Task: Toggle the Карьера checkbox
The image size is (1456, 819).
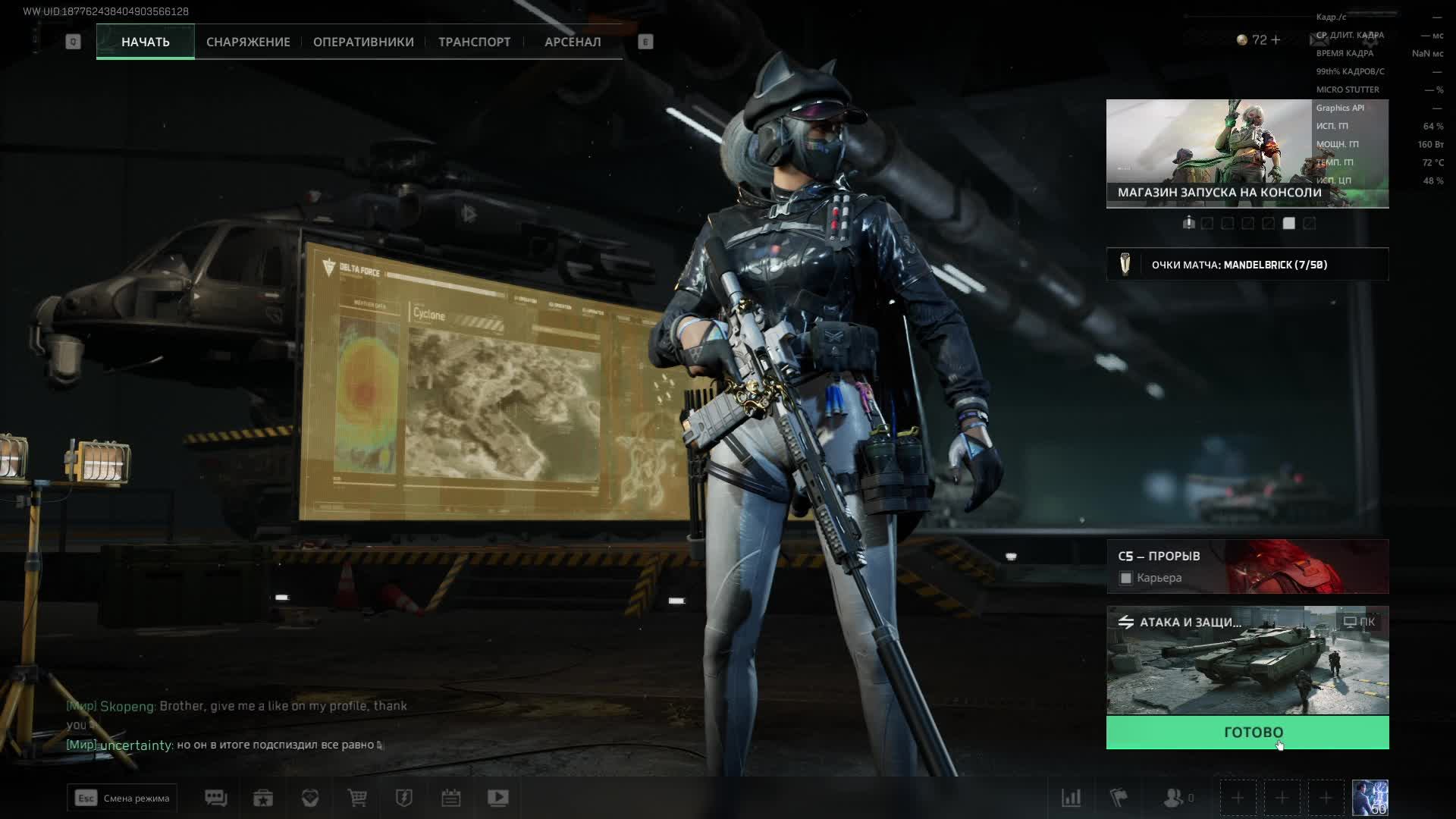Action: (1126, 579)
